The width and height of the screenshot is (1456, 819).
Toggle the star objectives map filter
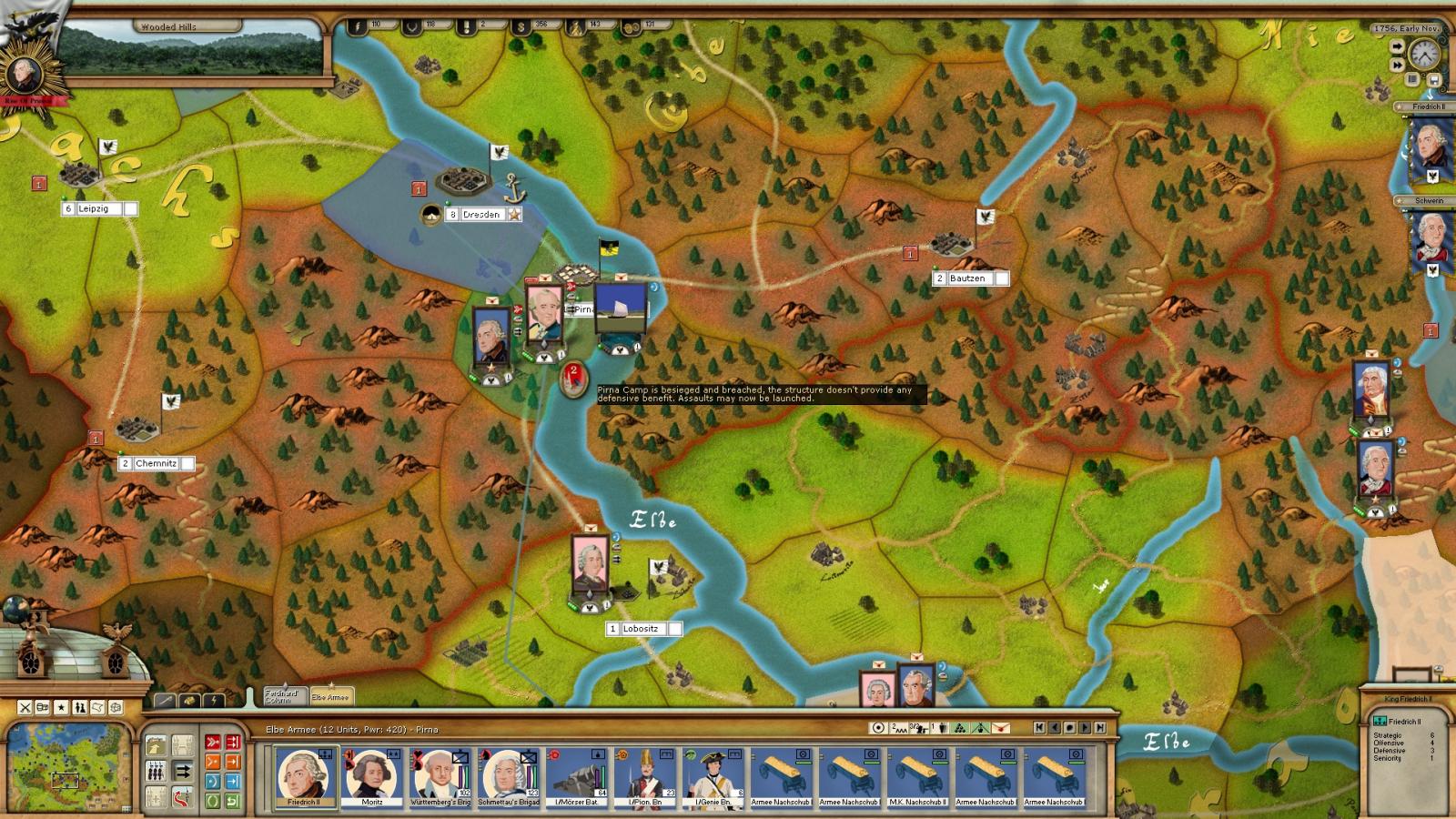tap(62, 707)
